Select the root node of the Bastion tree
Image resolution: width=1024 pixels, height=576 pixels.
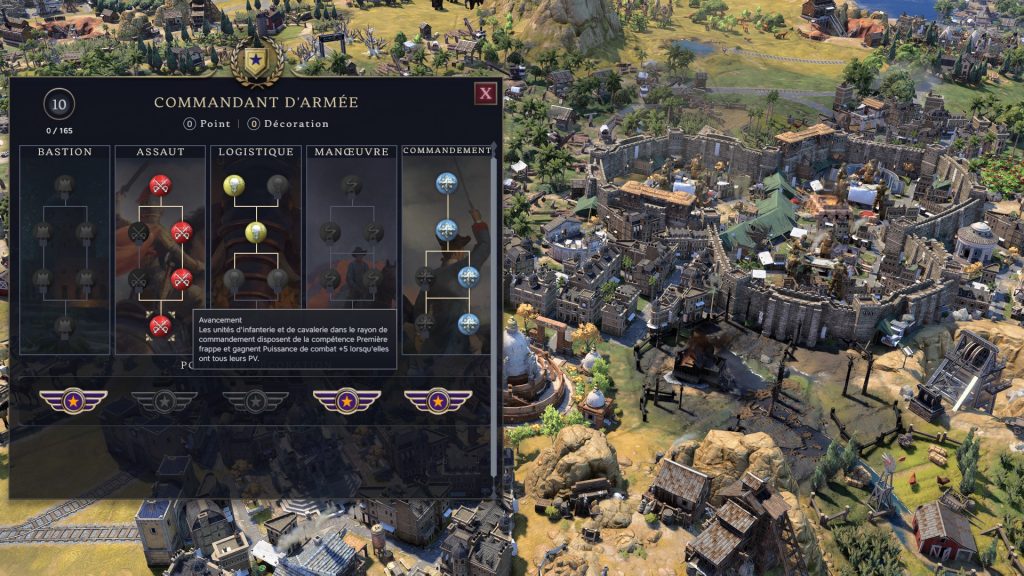[x=65, y=185]
